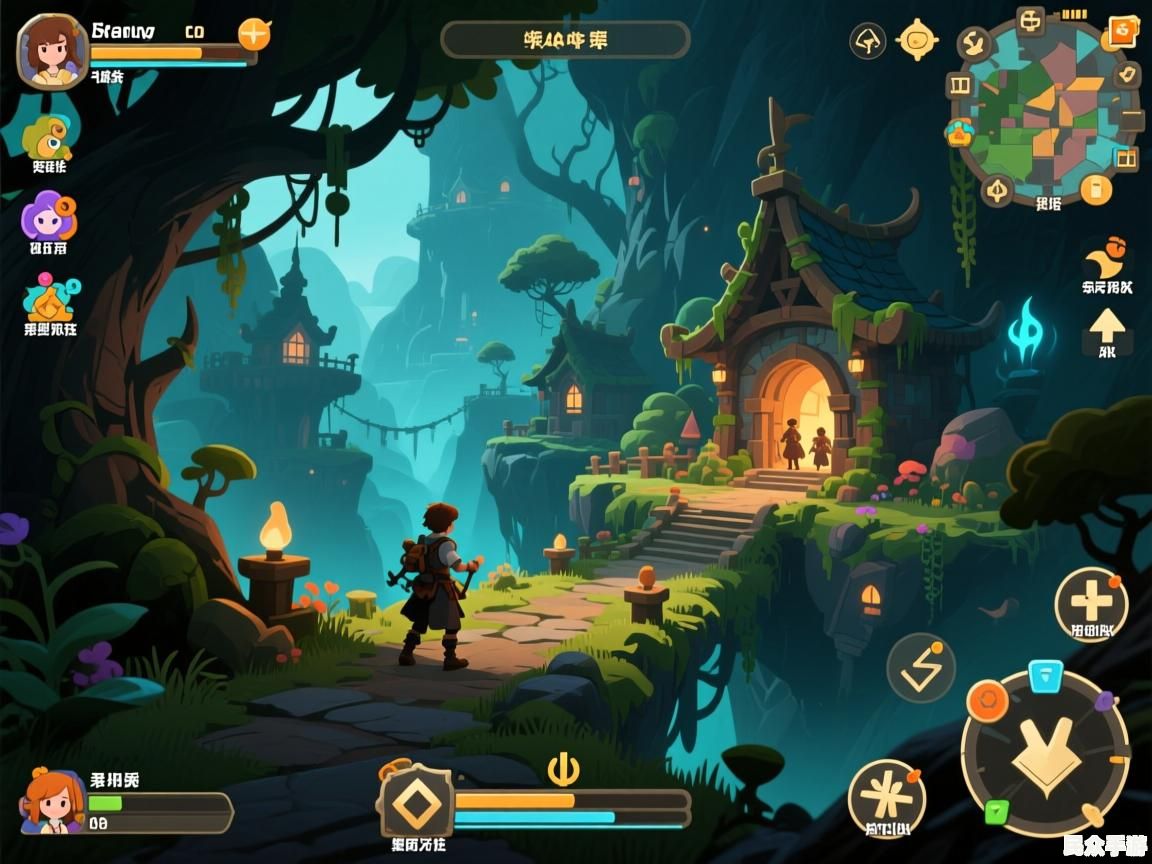Click the golden compass-shaped icon
This screenshot has height=864, width=1152.
[917, 40]
